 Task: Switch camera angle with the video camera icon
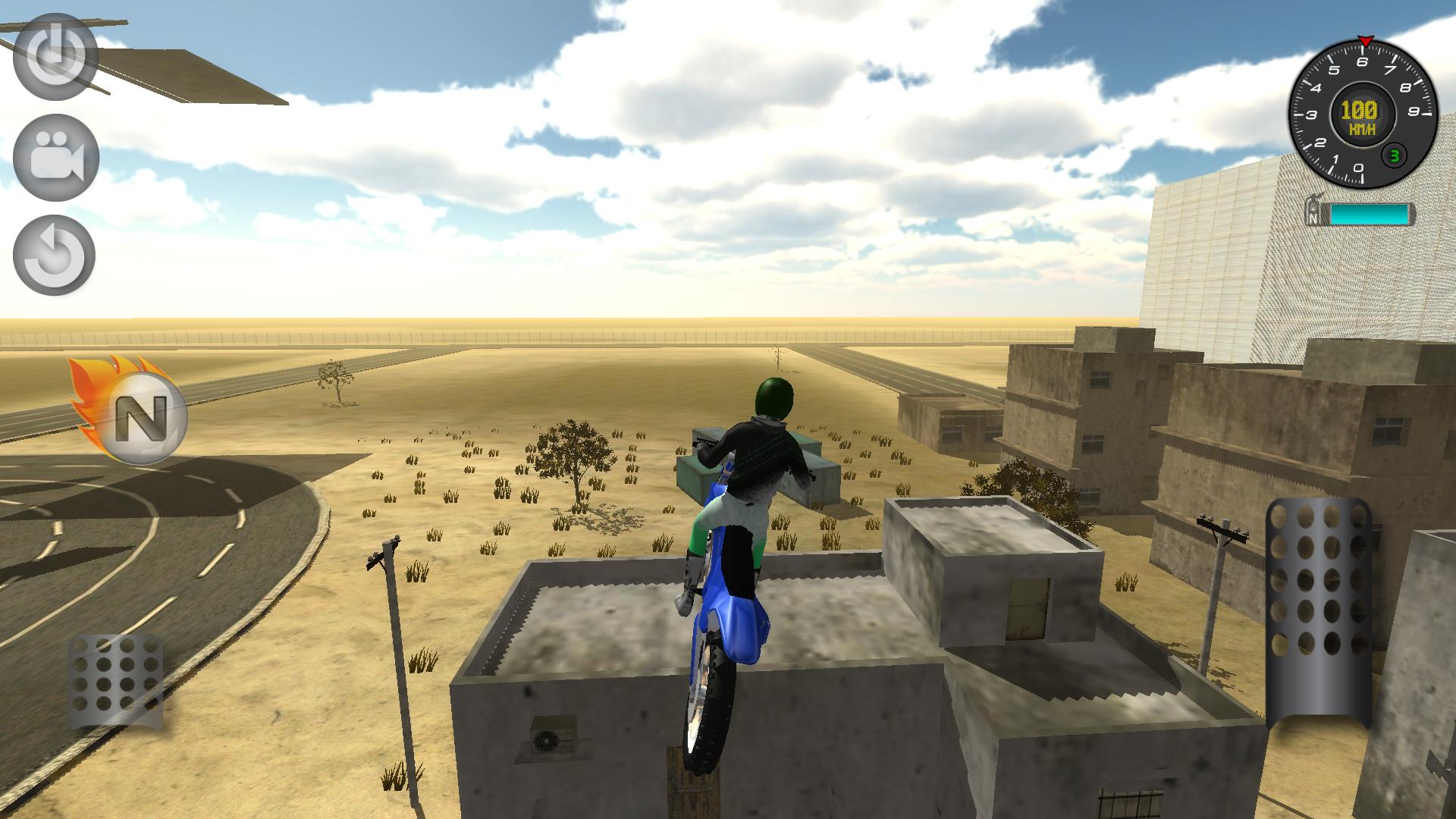tap(53, 155)
